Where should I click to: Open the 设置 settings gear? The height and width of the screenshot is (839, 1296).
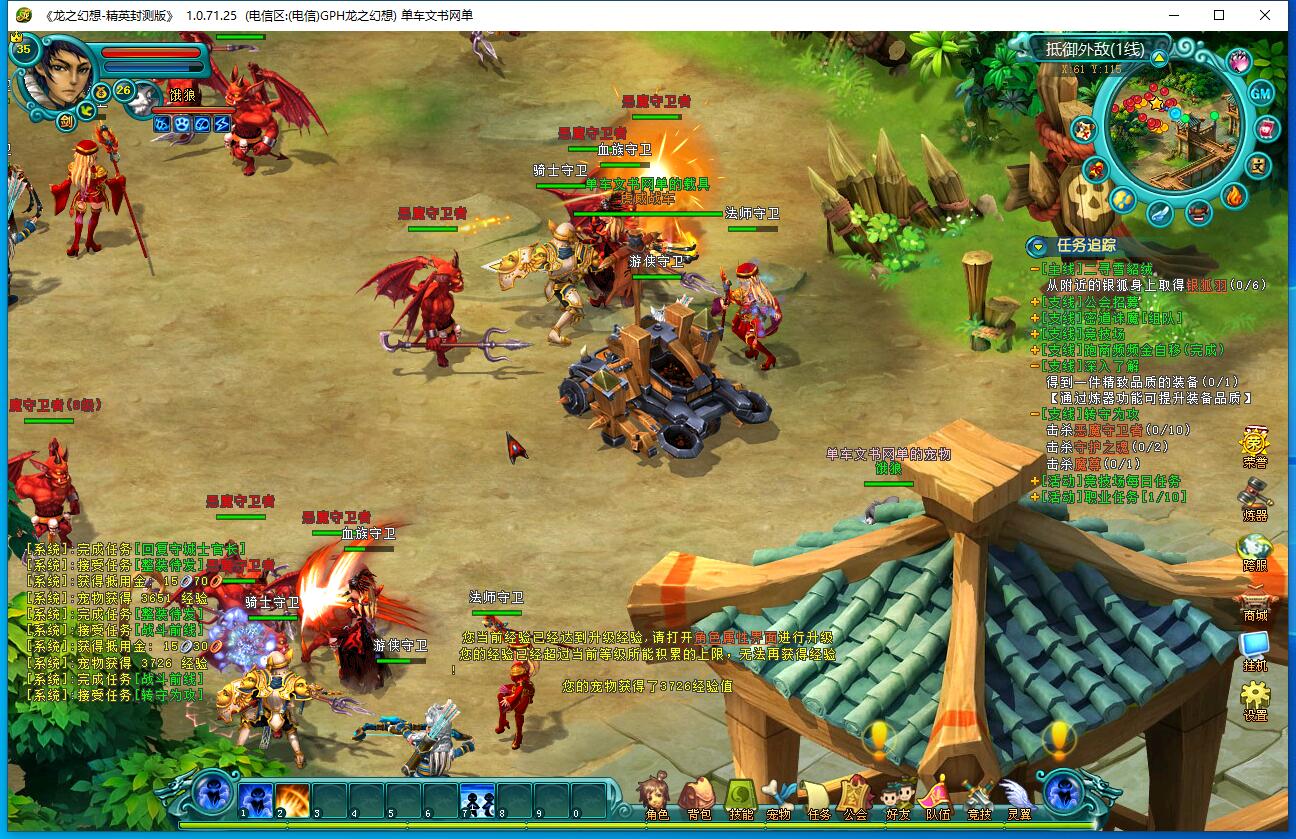click(1255, 698)
